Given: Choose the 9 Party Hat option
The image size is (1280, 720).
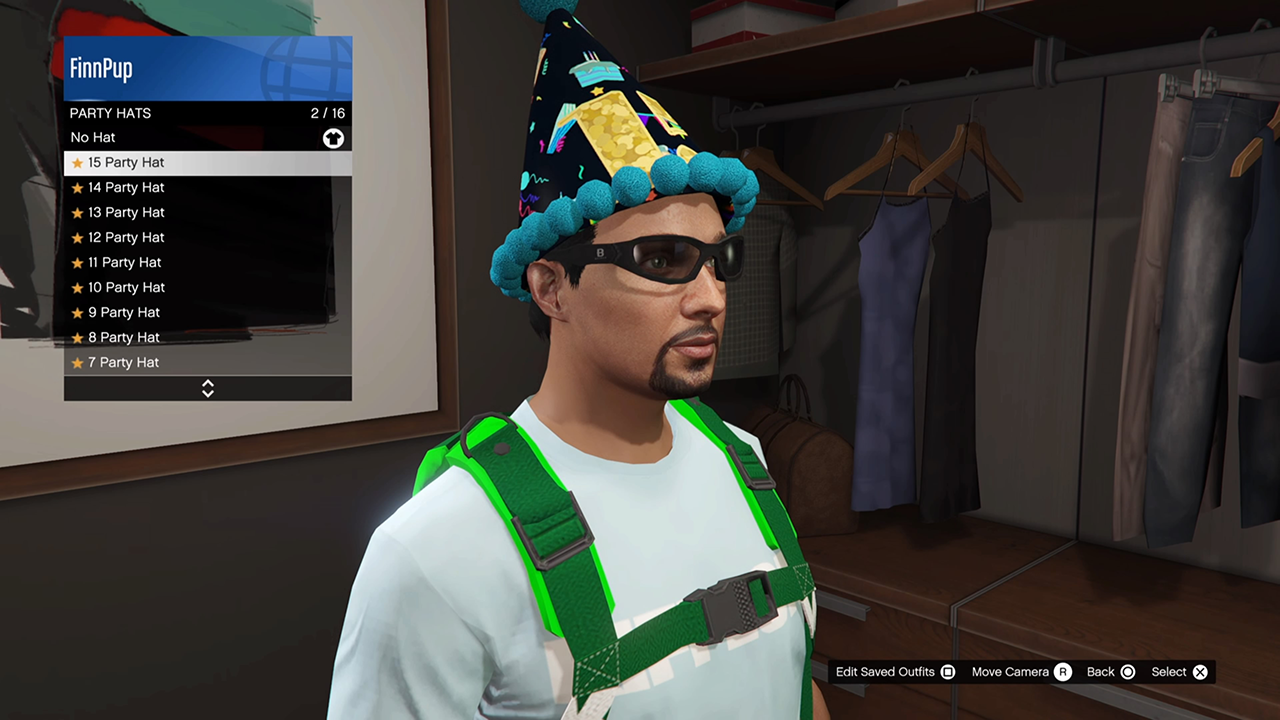Looking at the screenshot, I should 207,313.
